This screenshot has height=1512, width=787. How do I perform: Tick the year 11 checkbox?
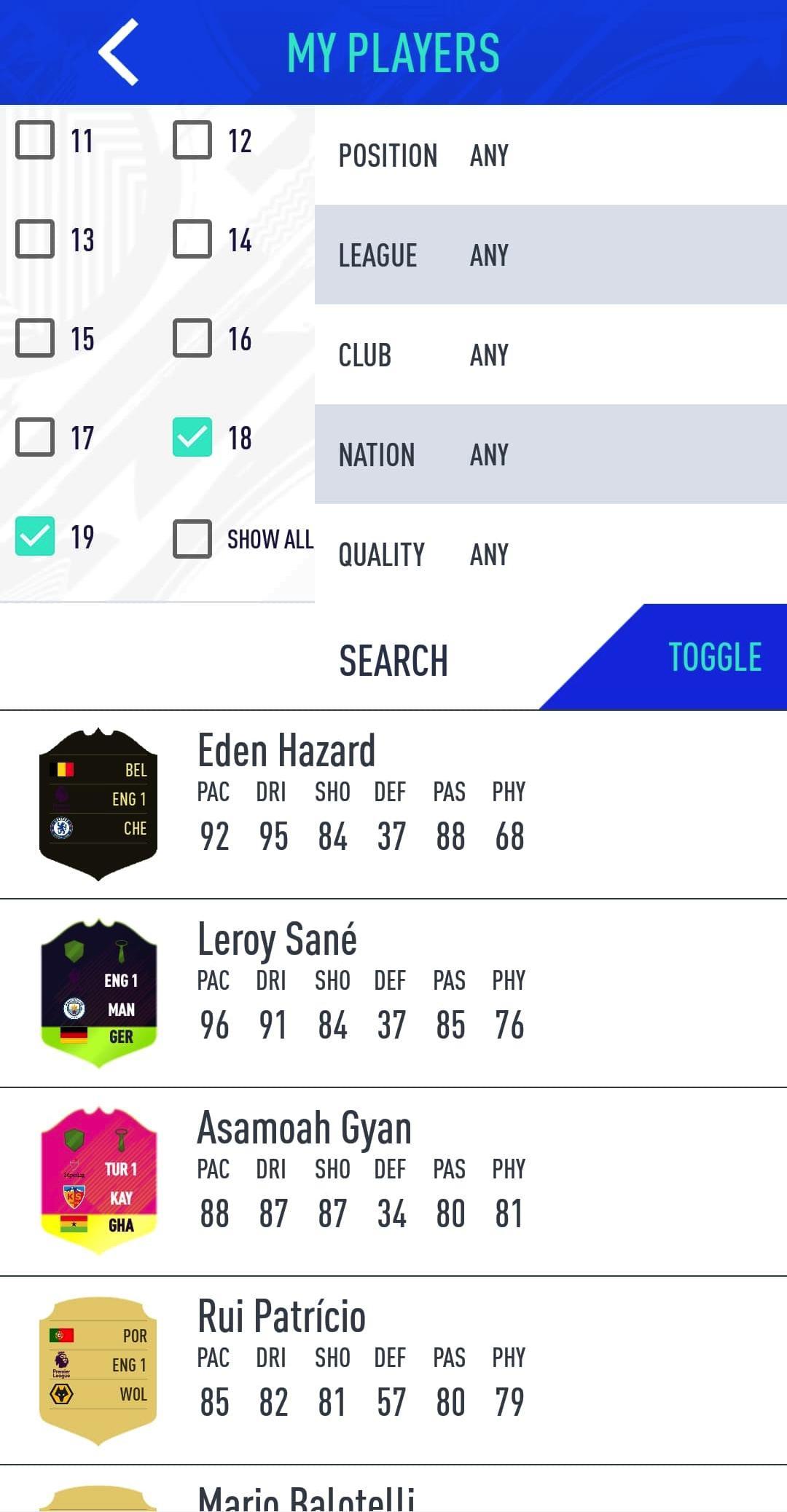coord(35,140)
